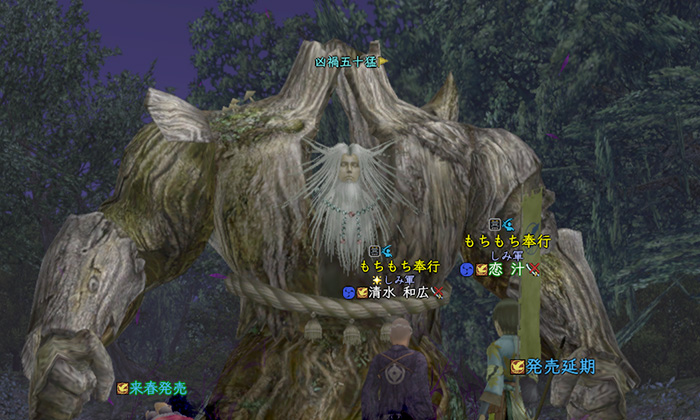Select the 恋 汁 player nameplate

pos(506,269)
